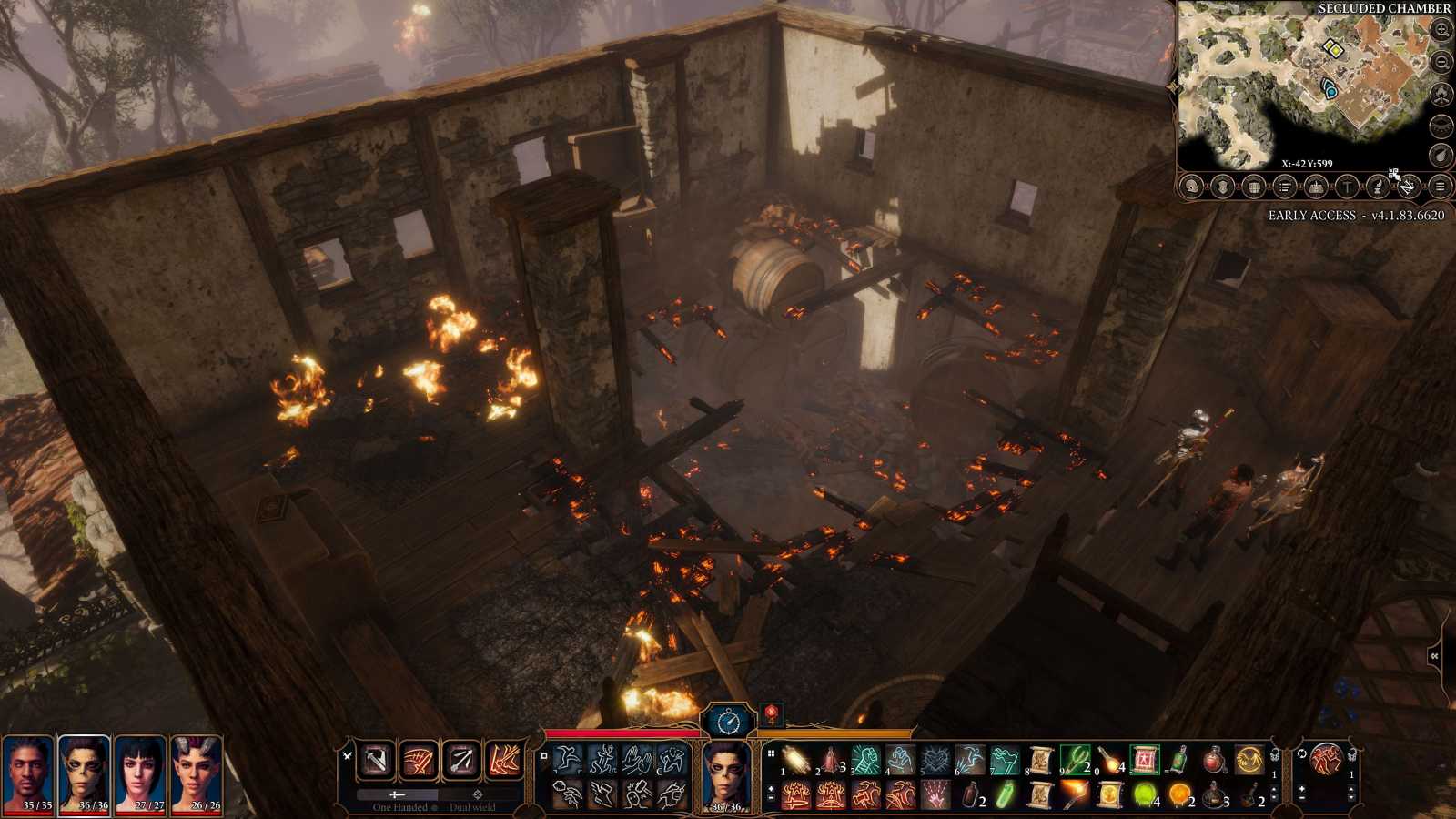Click the campfire button beside the minimap

tap(1441, 94)
